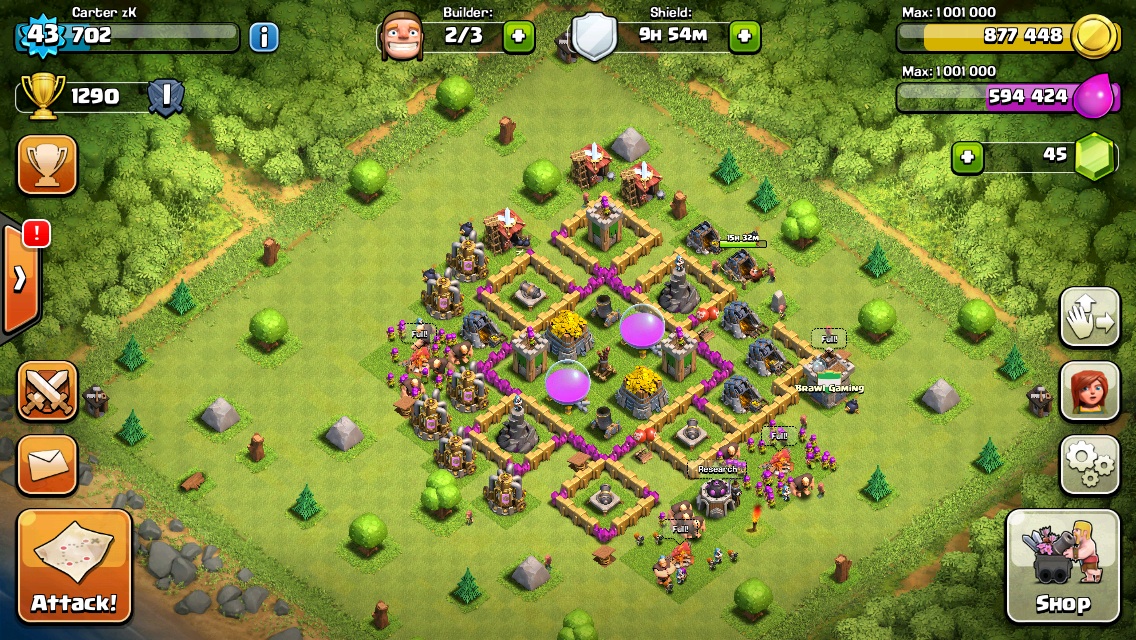Image resolution: width=1136 pixels, height=640 pixels.
Task: Open the mail envelope inbox
Action: click(x=47, y=465)
